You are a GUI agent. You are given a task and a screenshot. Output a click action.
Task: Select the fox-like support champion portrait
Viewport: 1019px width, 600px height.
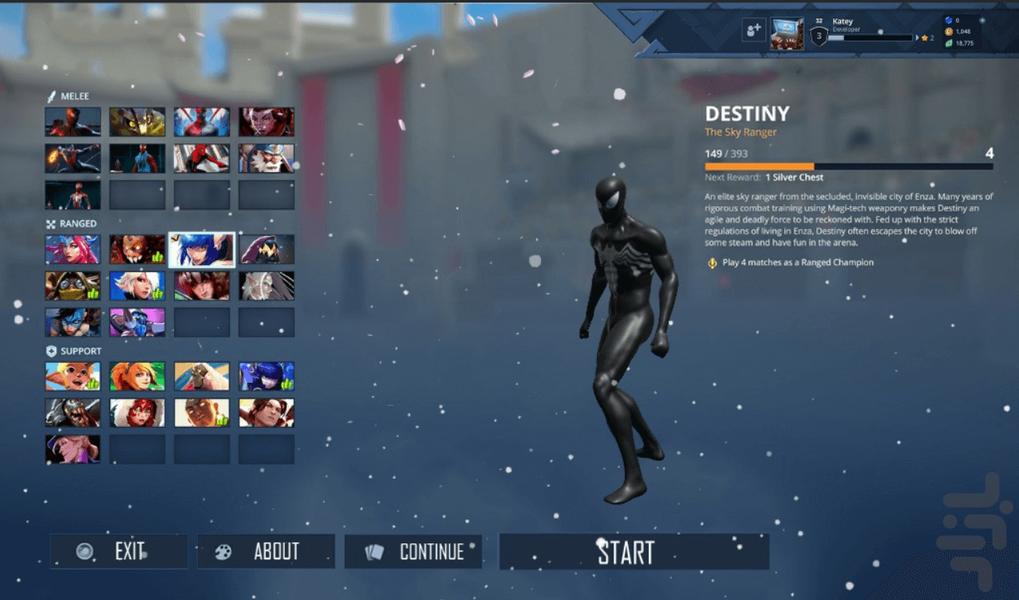73,376
